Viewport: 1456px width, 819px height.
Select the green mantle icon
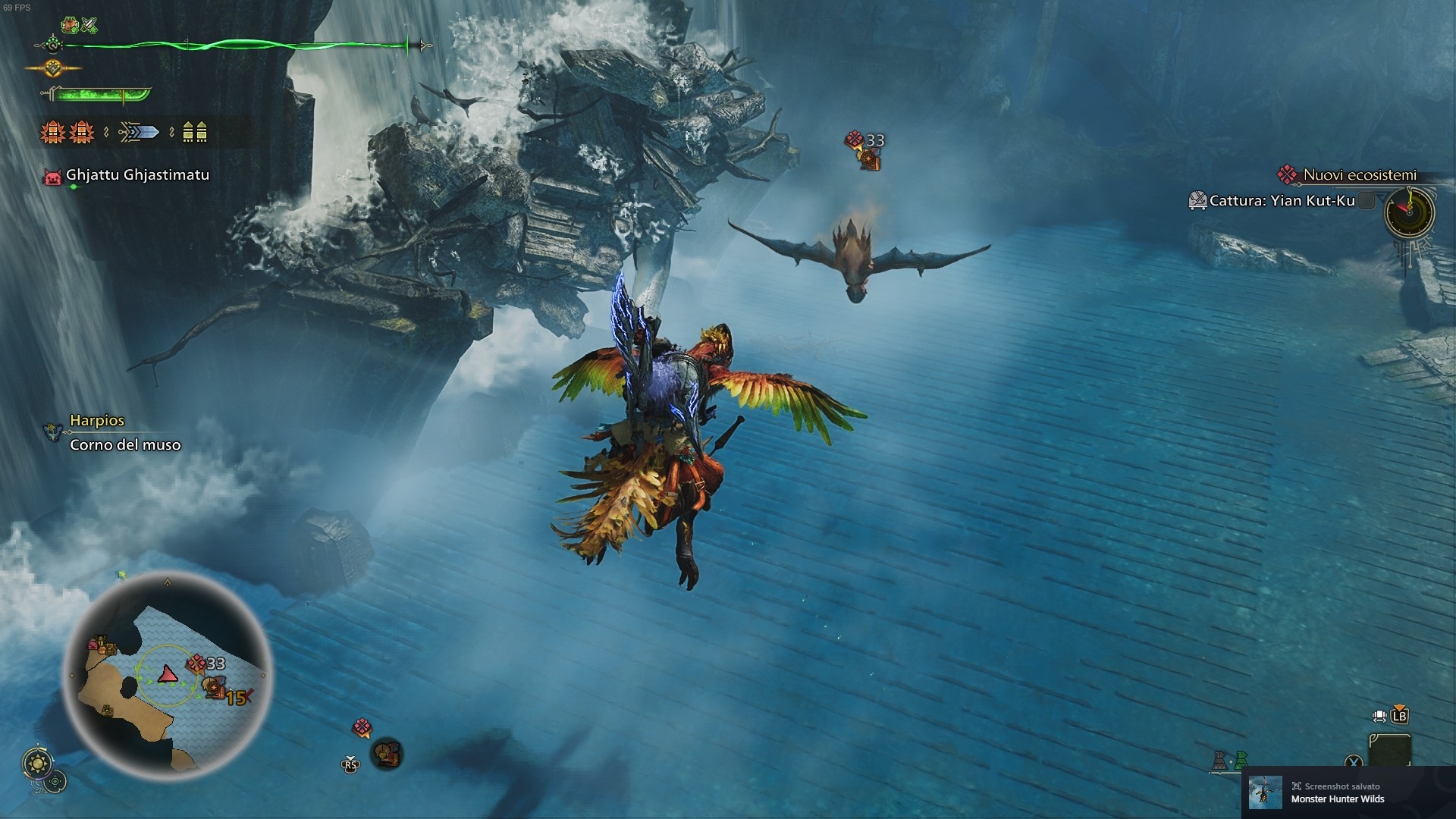click(1241, 759)
